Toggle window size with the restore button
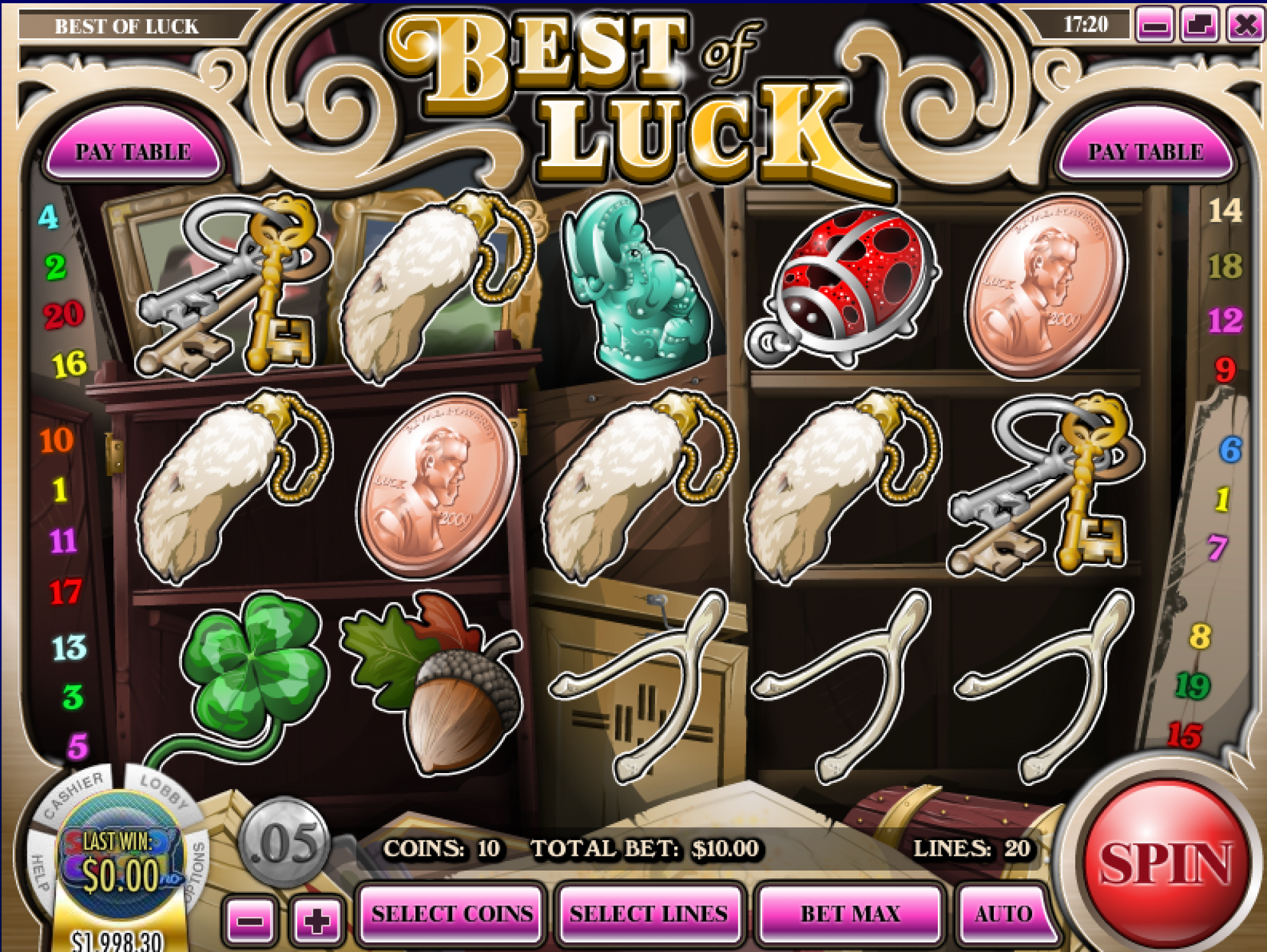The width and height of the screenshot is (1267, 952). point(1199,26)
